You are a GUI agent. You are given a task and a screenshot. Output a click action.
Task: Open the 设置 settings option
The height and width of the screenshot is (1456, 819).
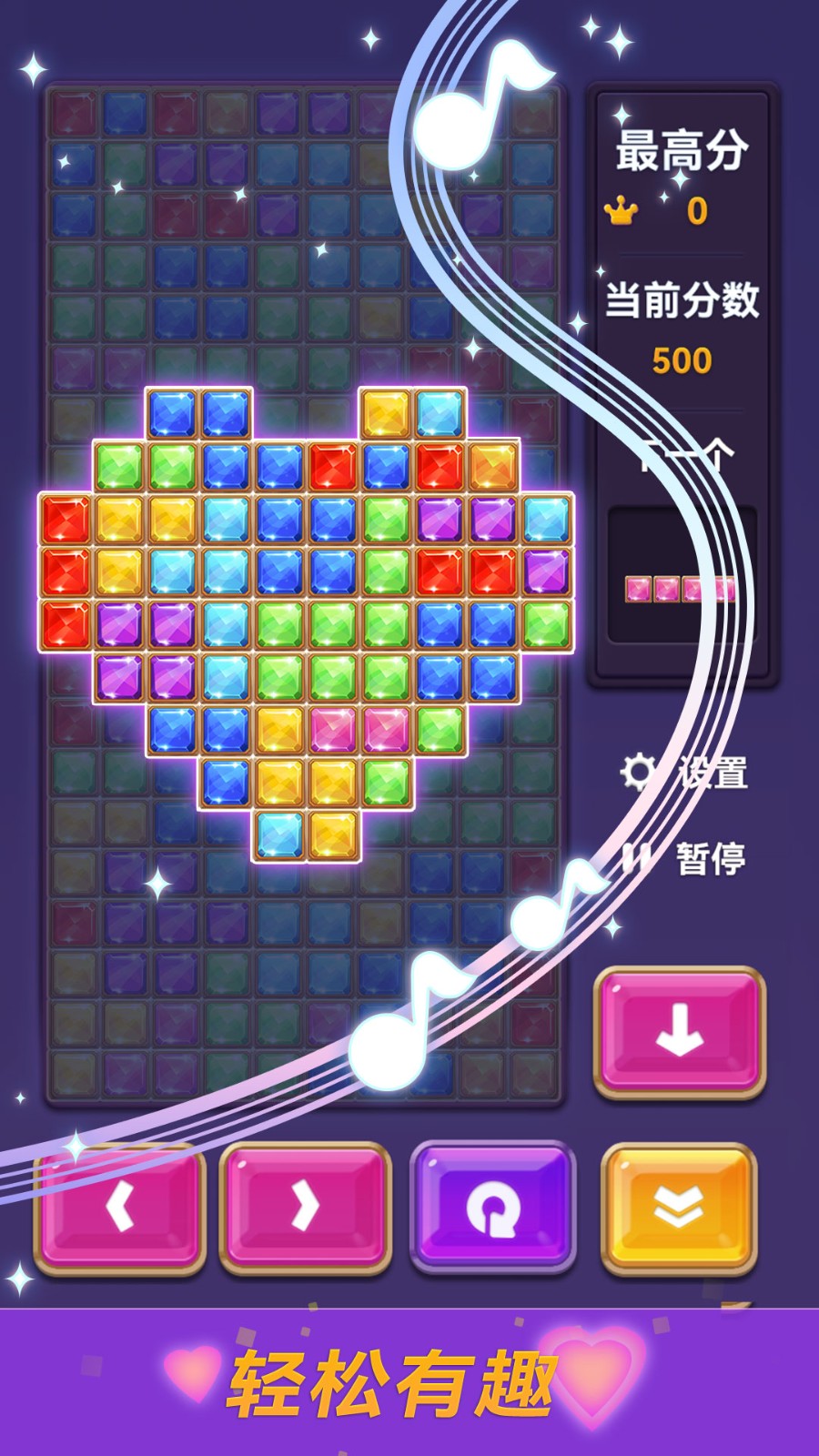pyautogui.click(x=685, y=773)
